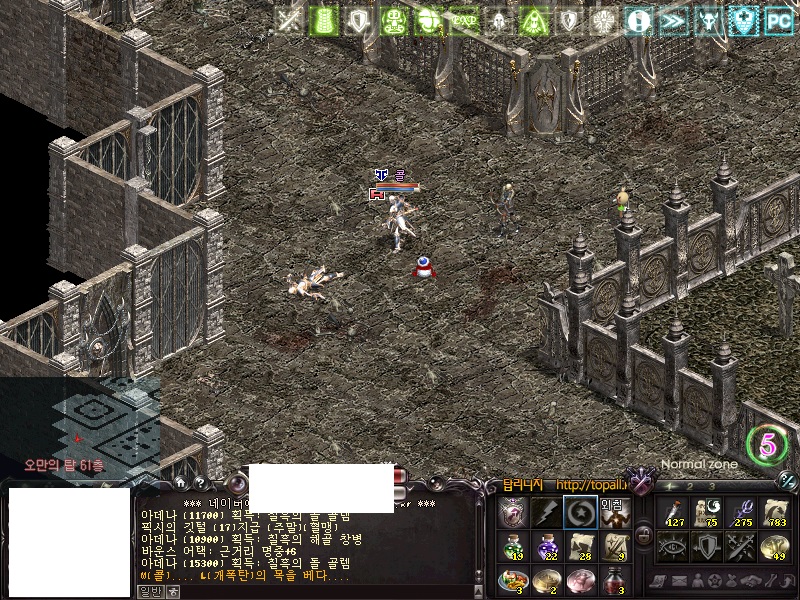Image resolution: width=800 pixels, height=600 pixels.
Task: Select the double-arrow haste buff icon
Action: point(674,20)
